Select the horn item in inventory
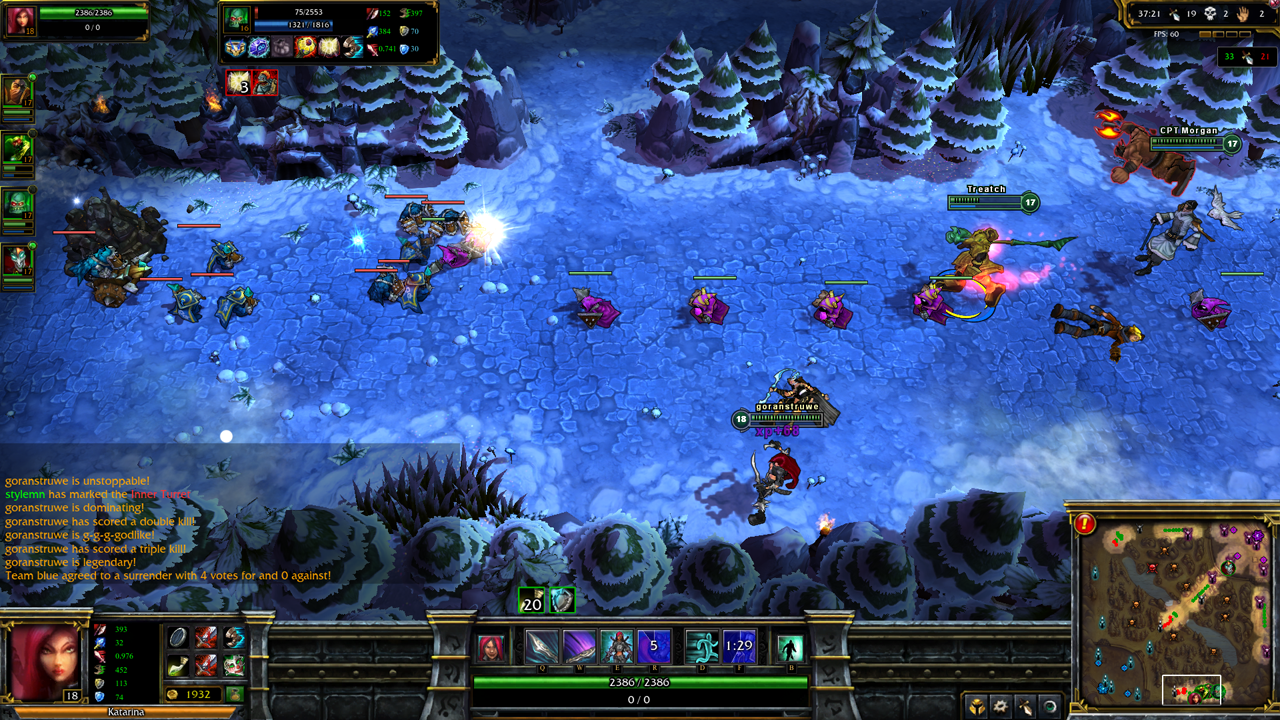Viewport: 1280px width, 720px height. point(178,665)
